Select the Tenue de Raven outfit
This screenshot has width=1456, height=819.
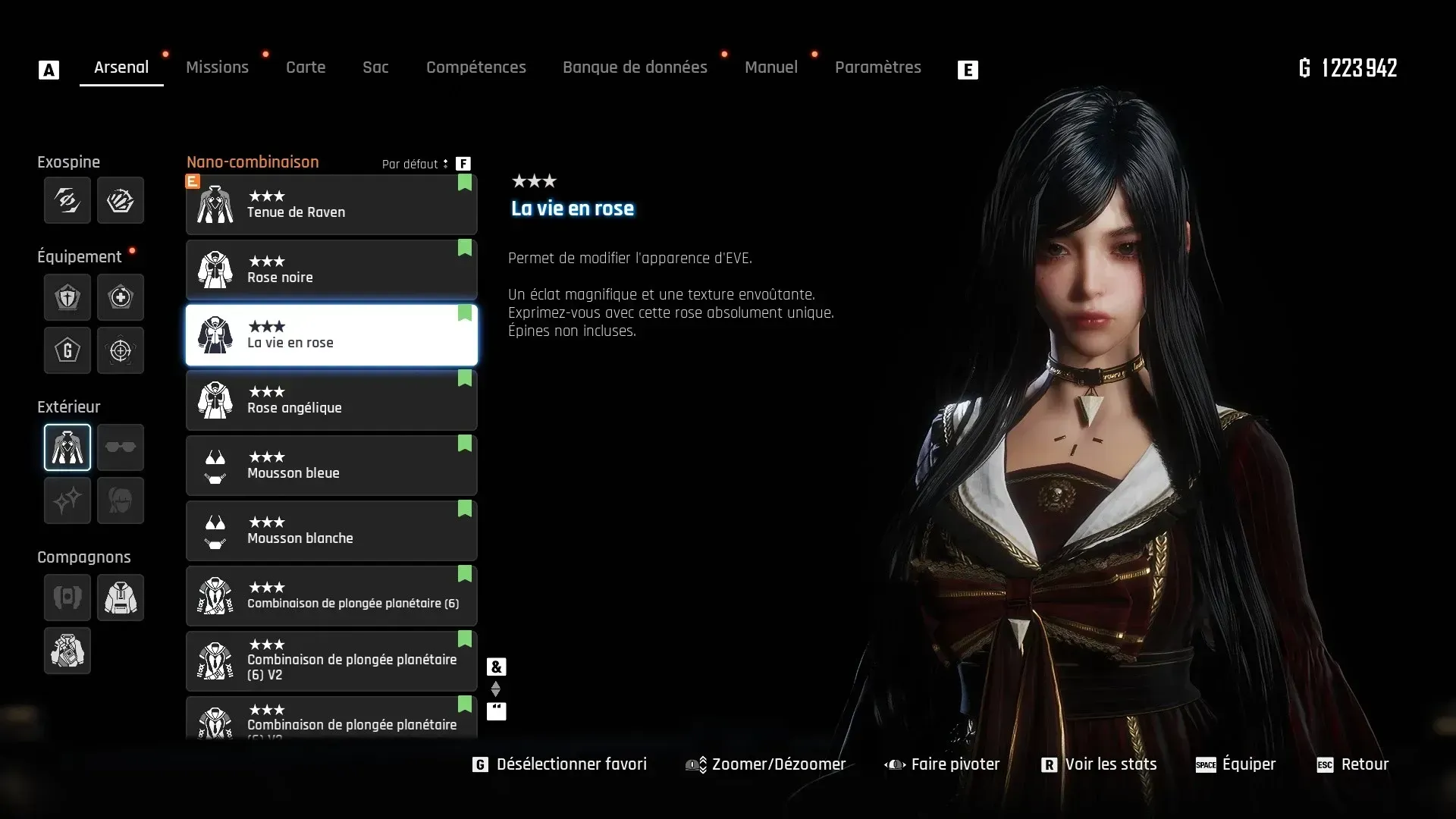tap(331, 205)
